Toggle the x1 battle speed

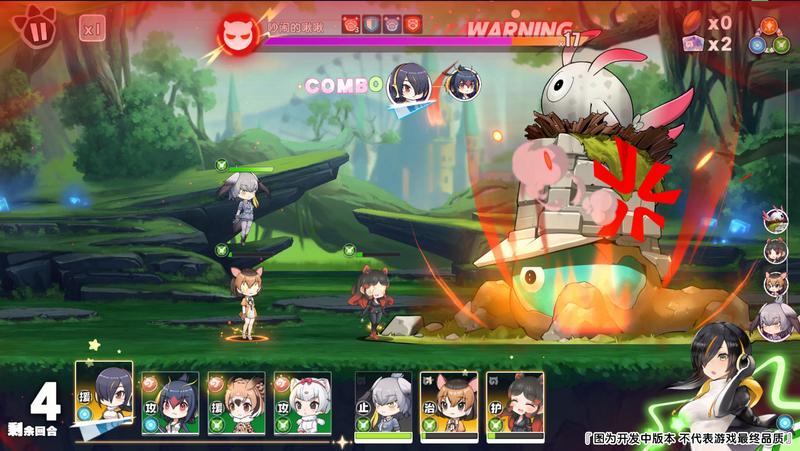coord(92,29)
